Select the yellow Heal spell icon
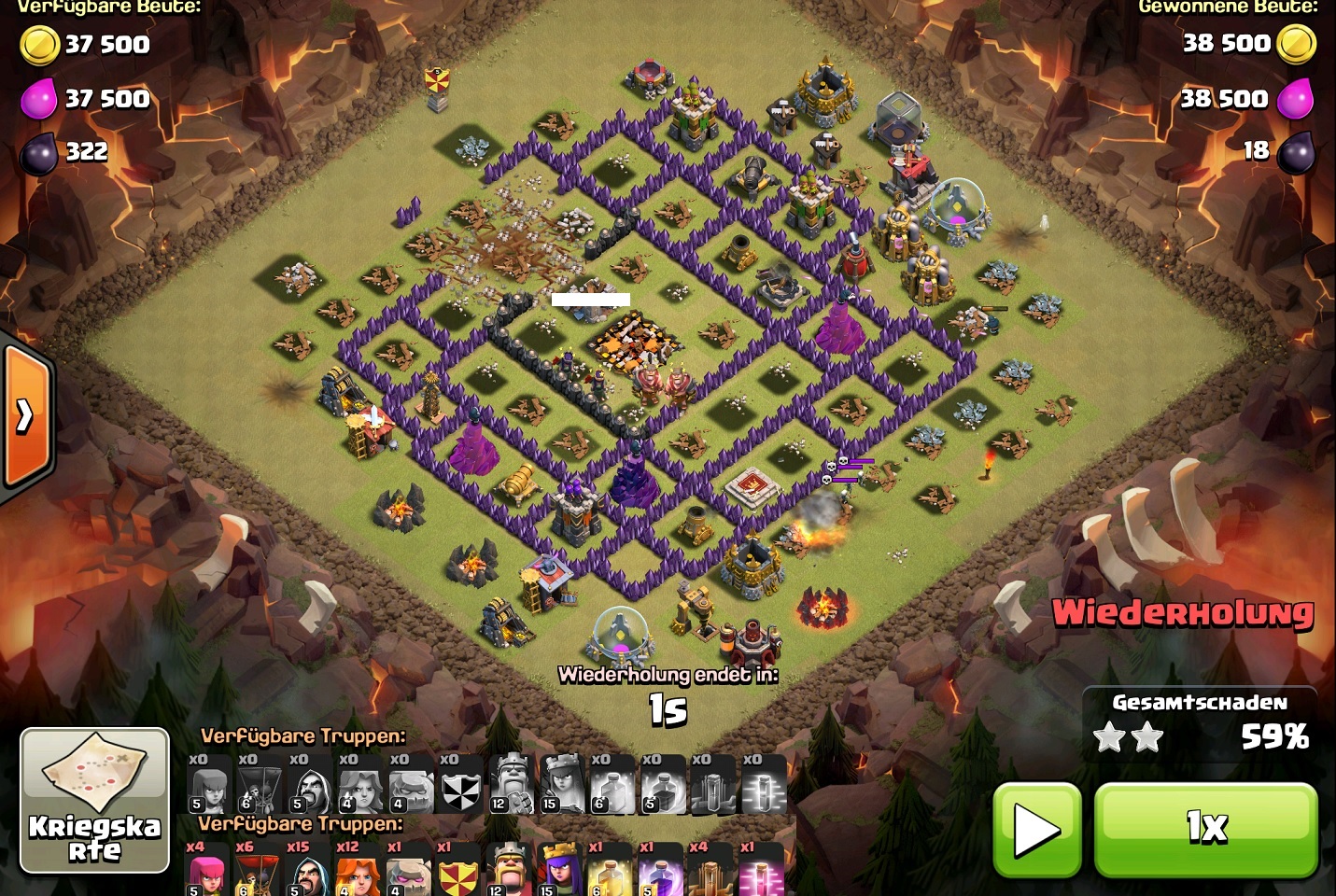1336x896 pixels. [x=611, y=870]
